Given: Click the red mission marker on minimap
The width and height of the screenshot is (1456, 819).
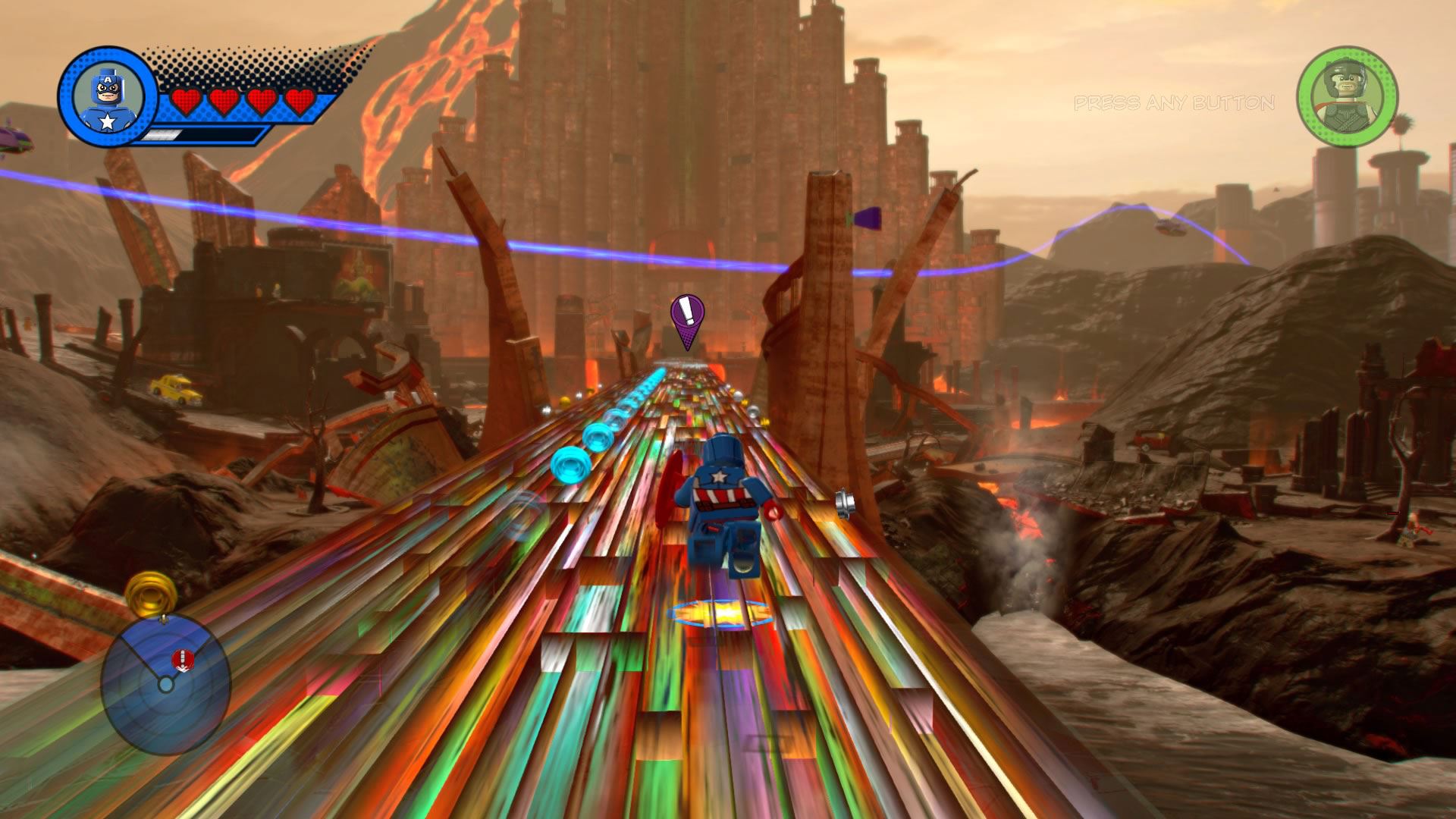Looking at the screenshot, I should [x=182, y=659].
